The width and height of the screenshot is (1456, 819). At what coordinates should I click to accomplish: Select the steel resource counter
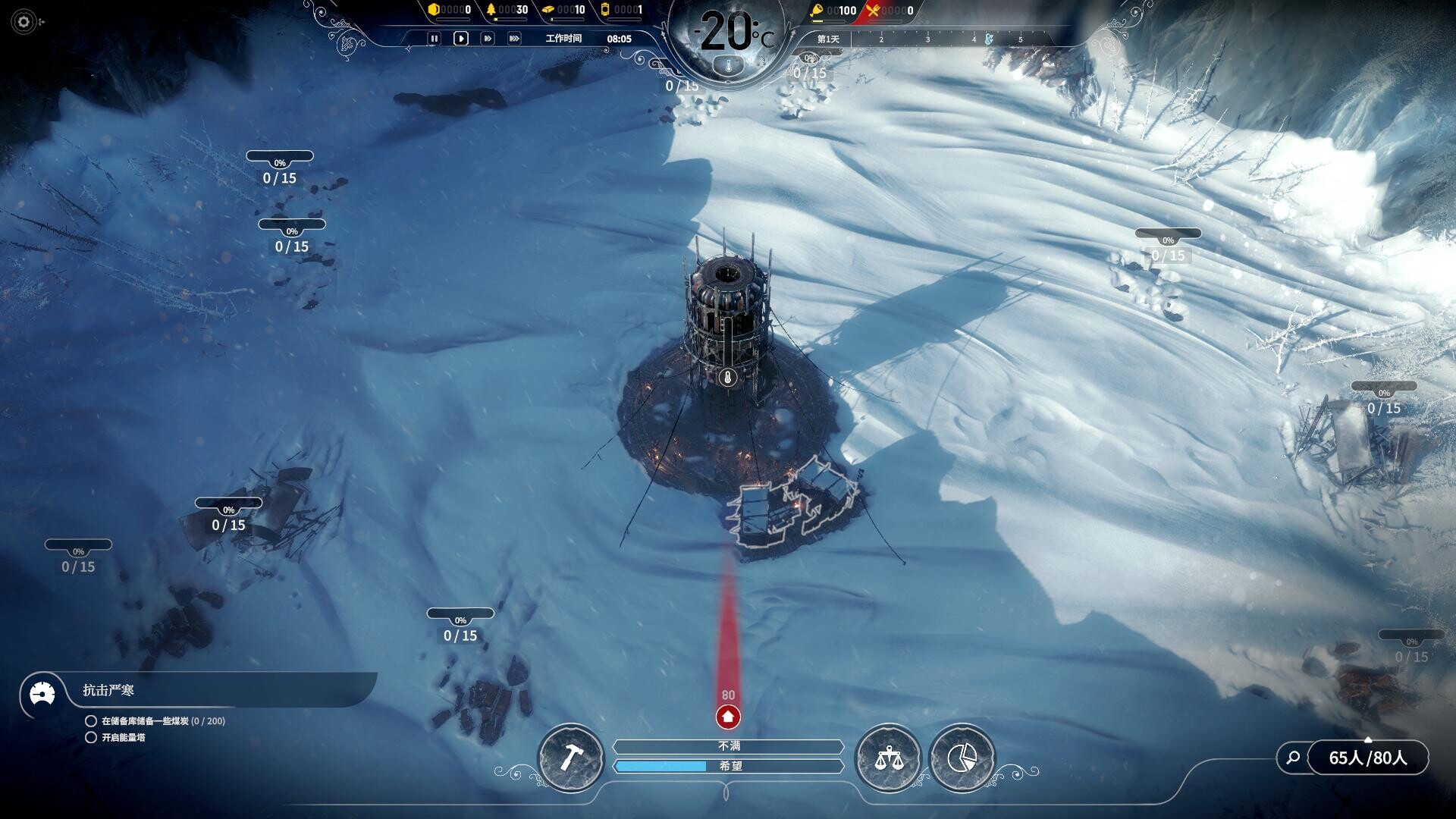click(565, 10)
